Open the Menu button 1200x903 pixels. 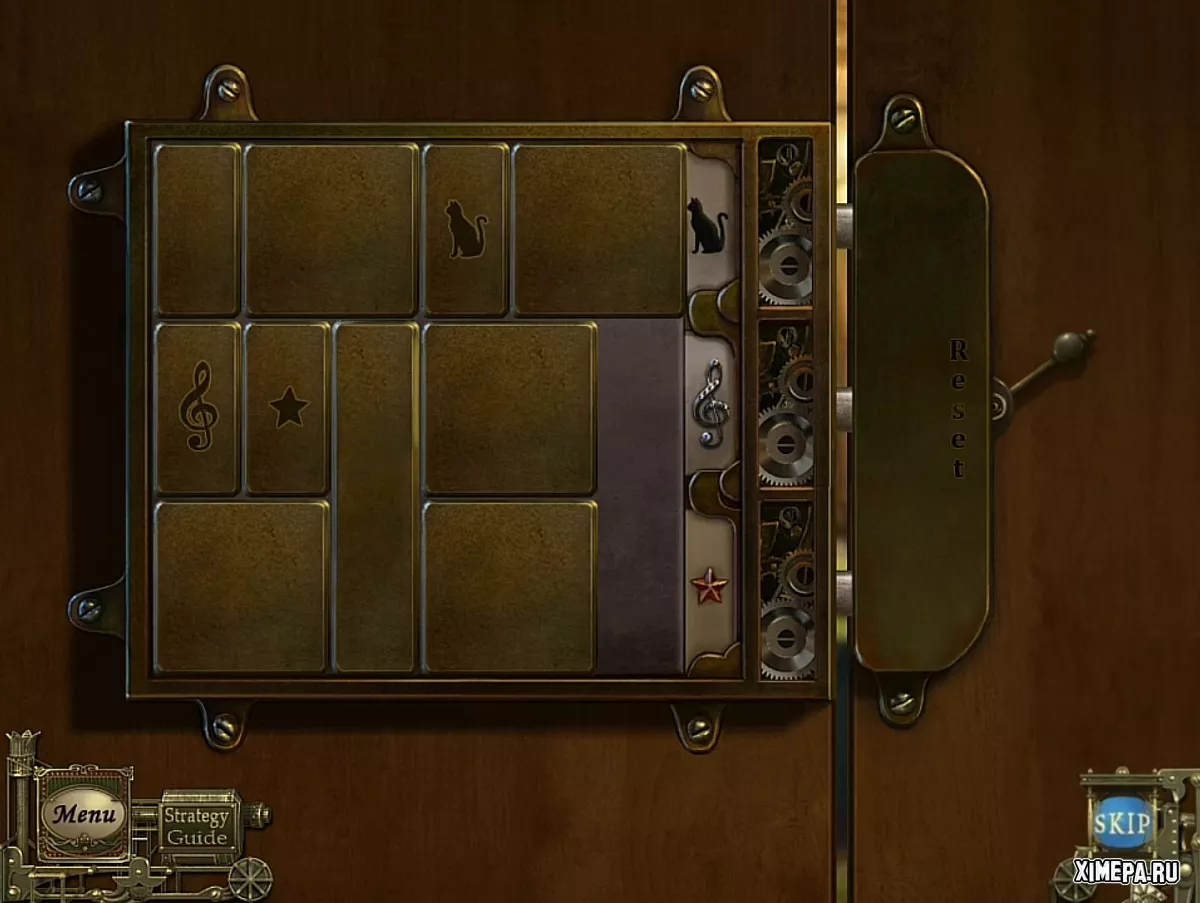84,814
